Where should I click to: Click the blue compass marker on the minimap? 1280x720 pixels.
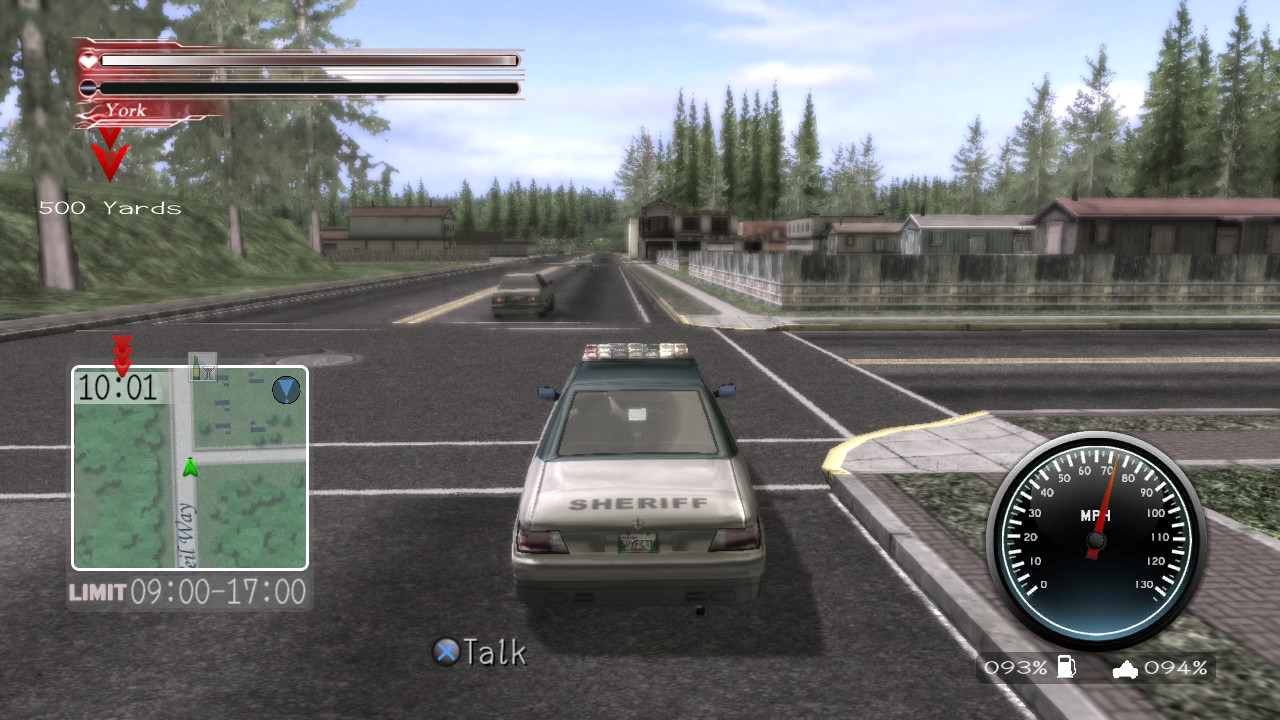coord(285,390)
